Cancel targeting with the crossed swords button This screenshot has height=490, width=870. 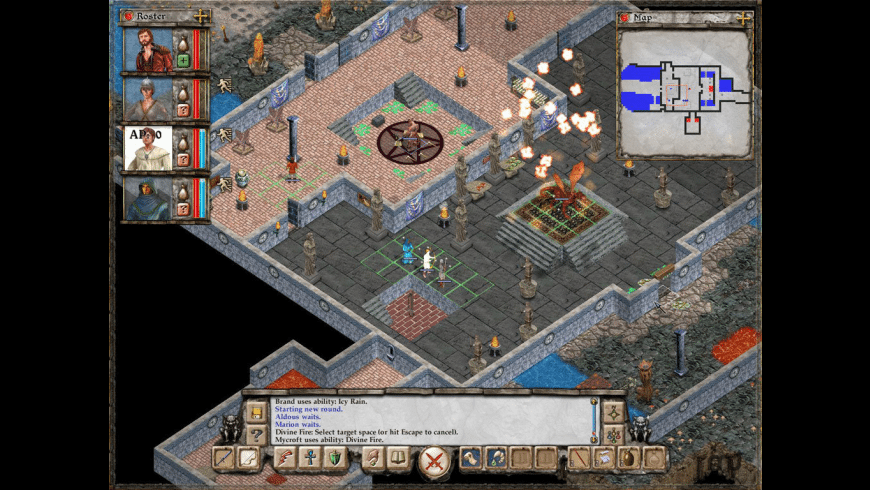click(433, 460)
